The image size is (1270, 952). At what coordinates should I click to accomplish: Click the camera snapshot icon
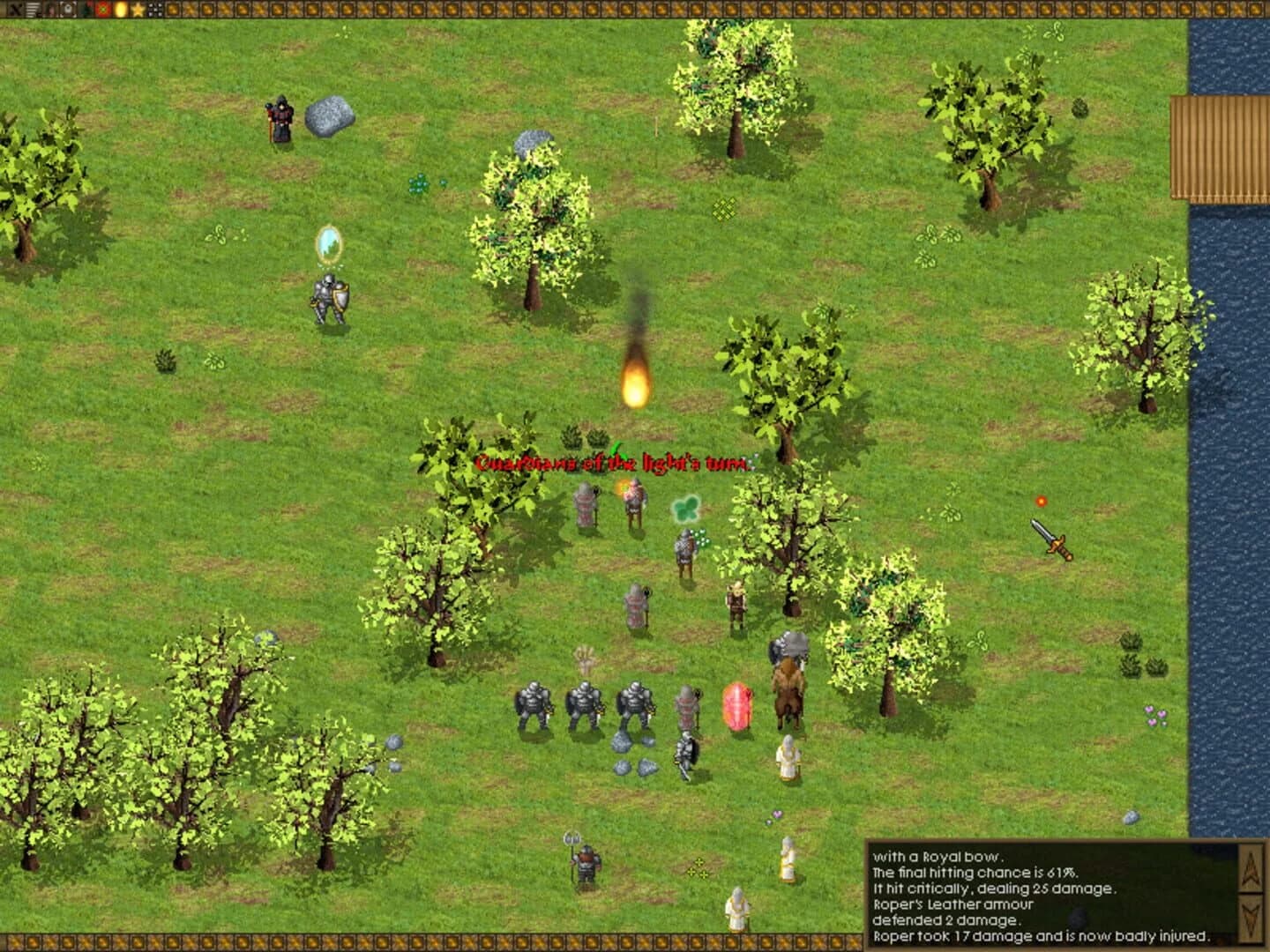coord(67,9)
